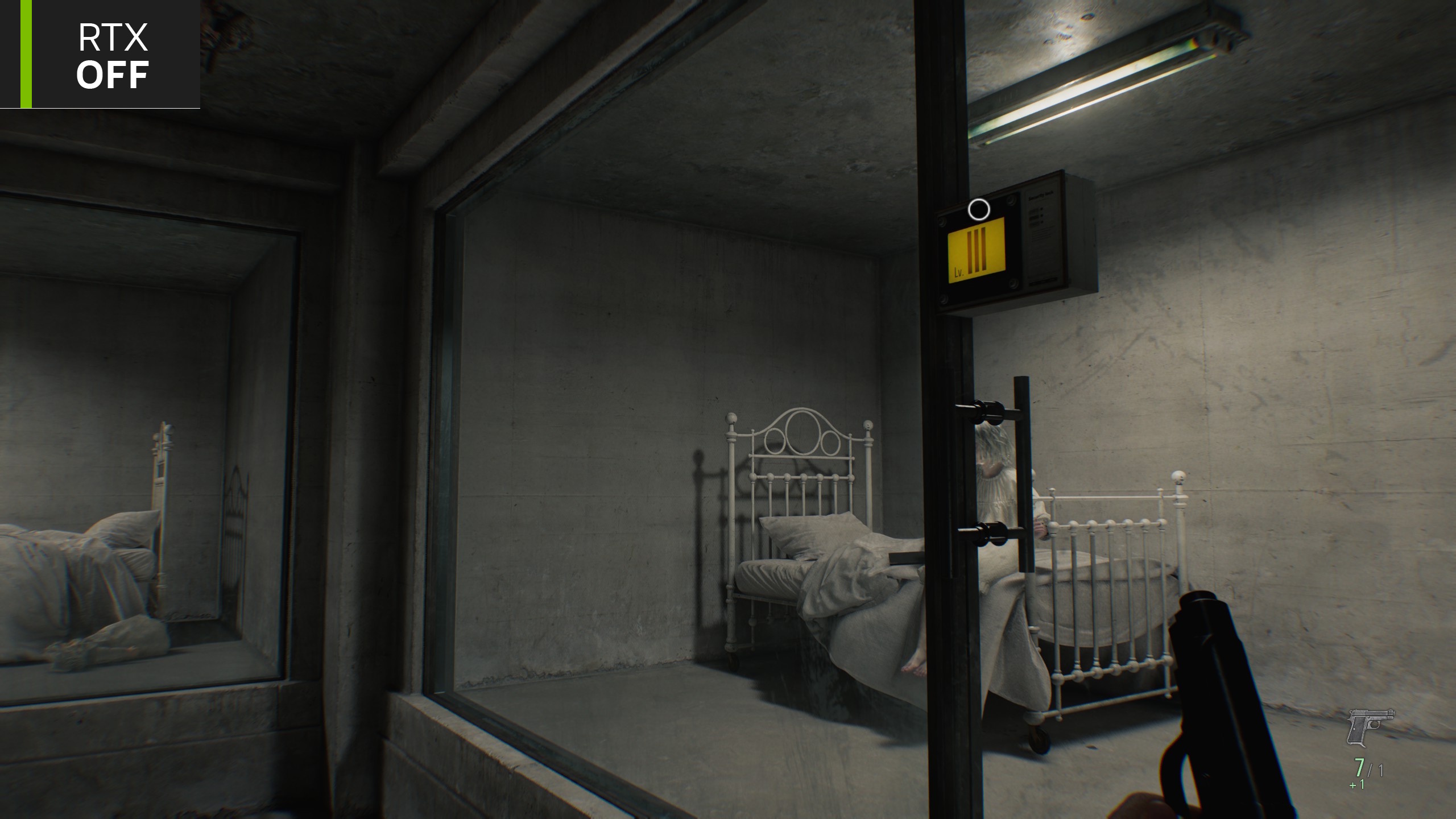The image size is (1456, 819).
Task: Toggle the bottom indicator light on the lock panel
Action: coord(1042,222)
